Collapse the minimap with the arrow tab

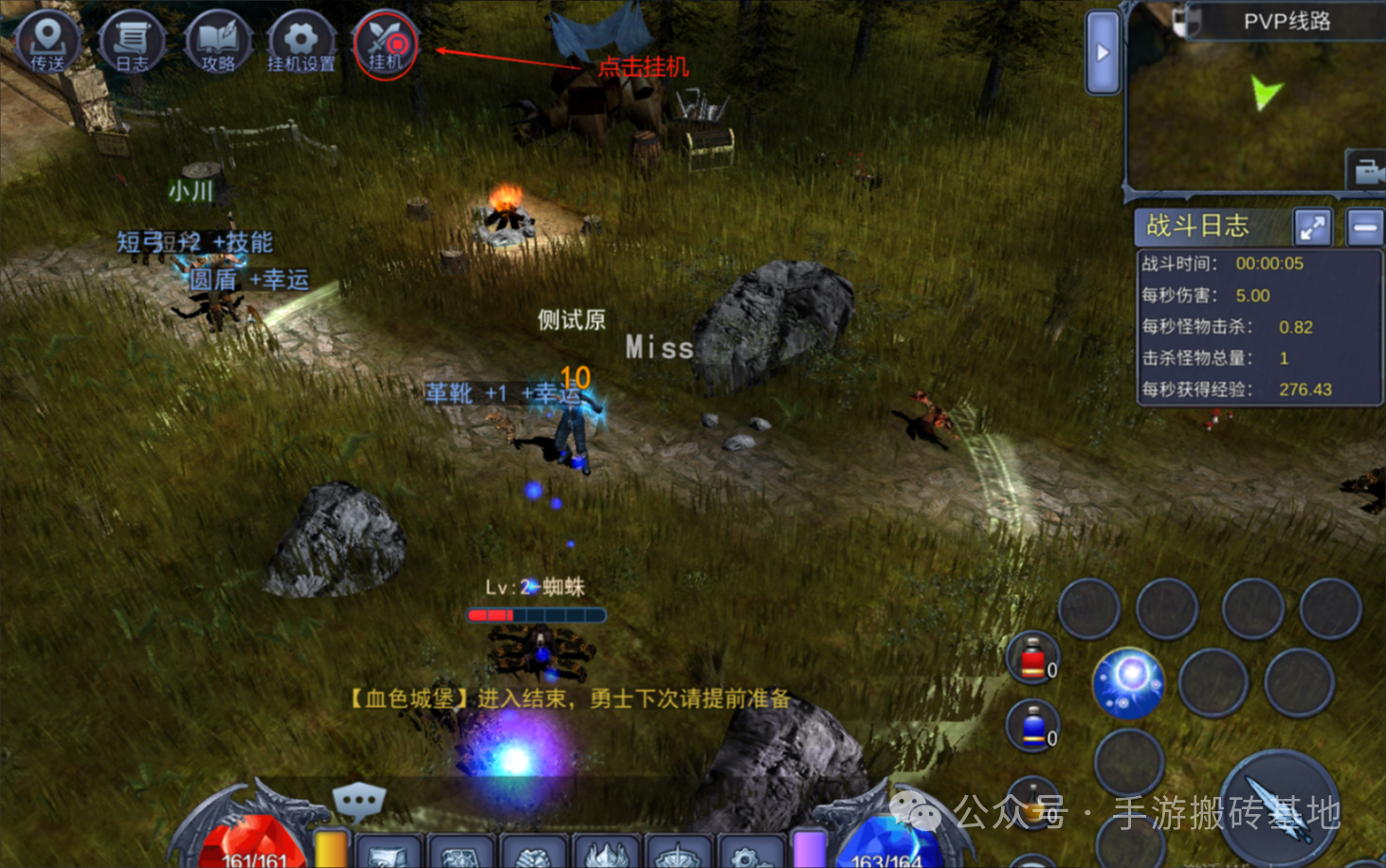(x=1103, y=53)
